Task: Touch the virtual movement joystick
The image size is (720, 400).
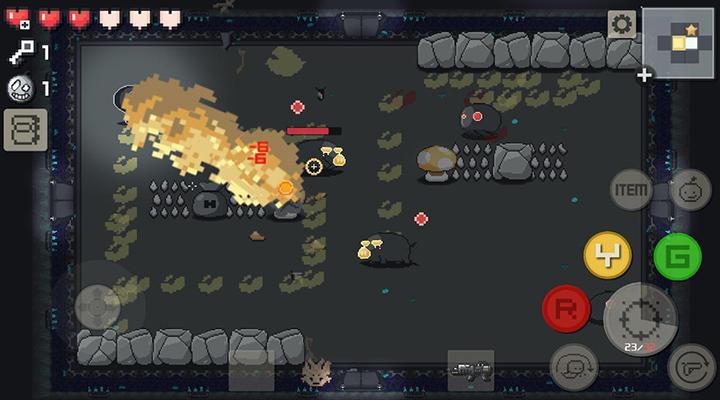Action: tap(97, 305)
